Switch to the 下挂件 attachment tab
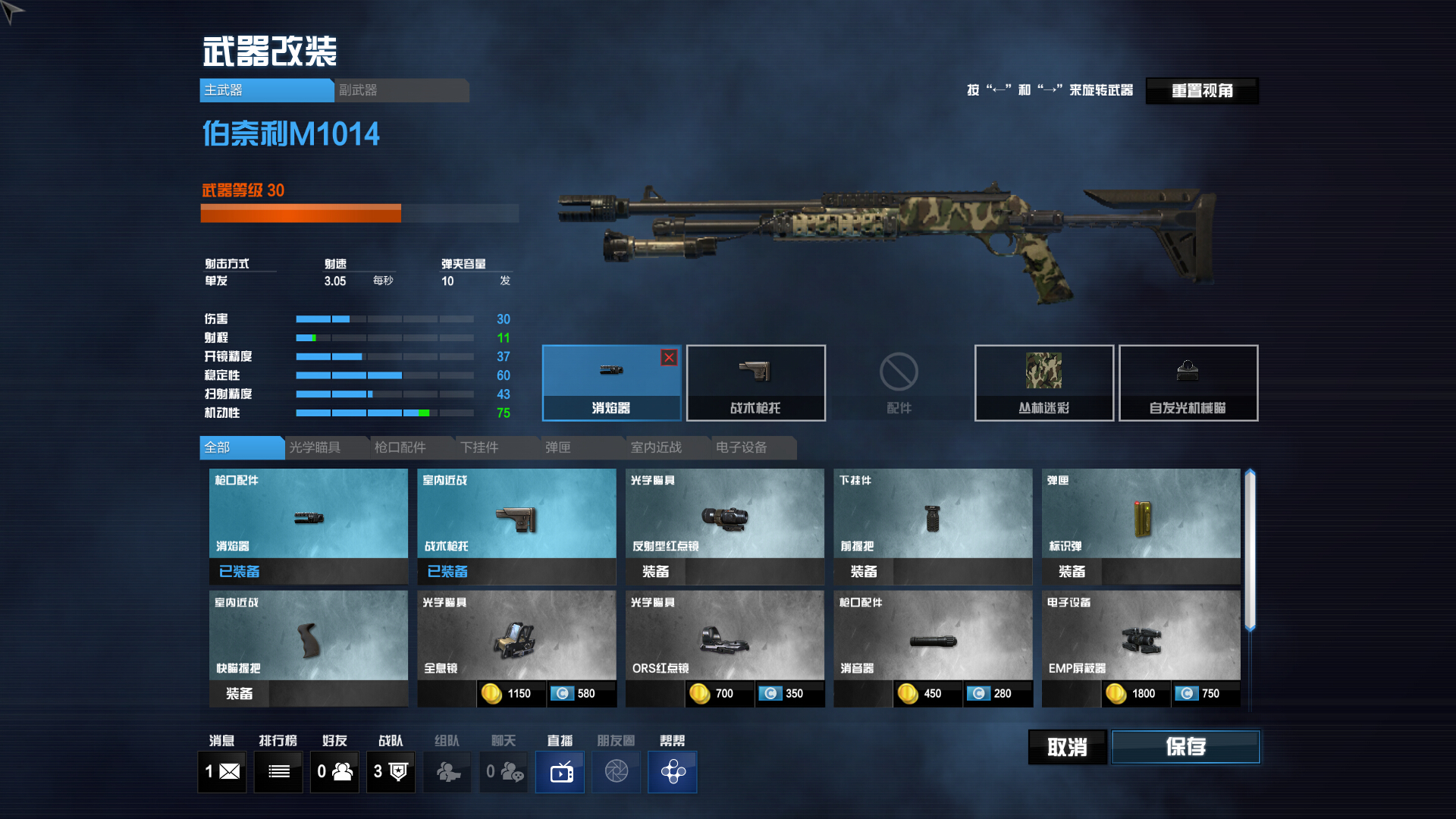The height and width of the screenshot is (819, 1456). (480, 447)
